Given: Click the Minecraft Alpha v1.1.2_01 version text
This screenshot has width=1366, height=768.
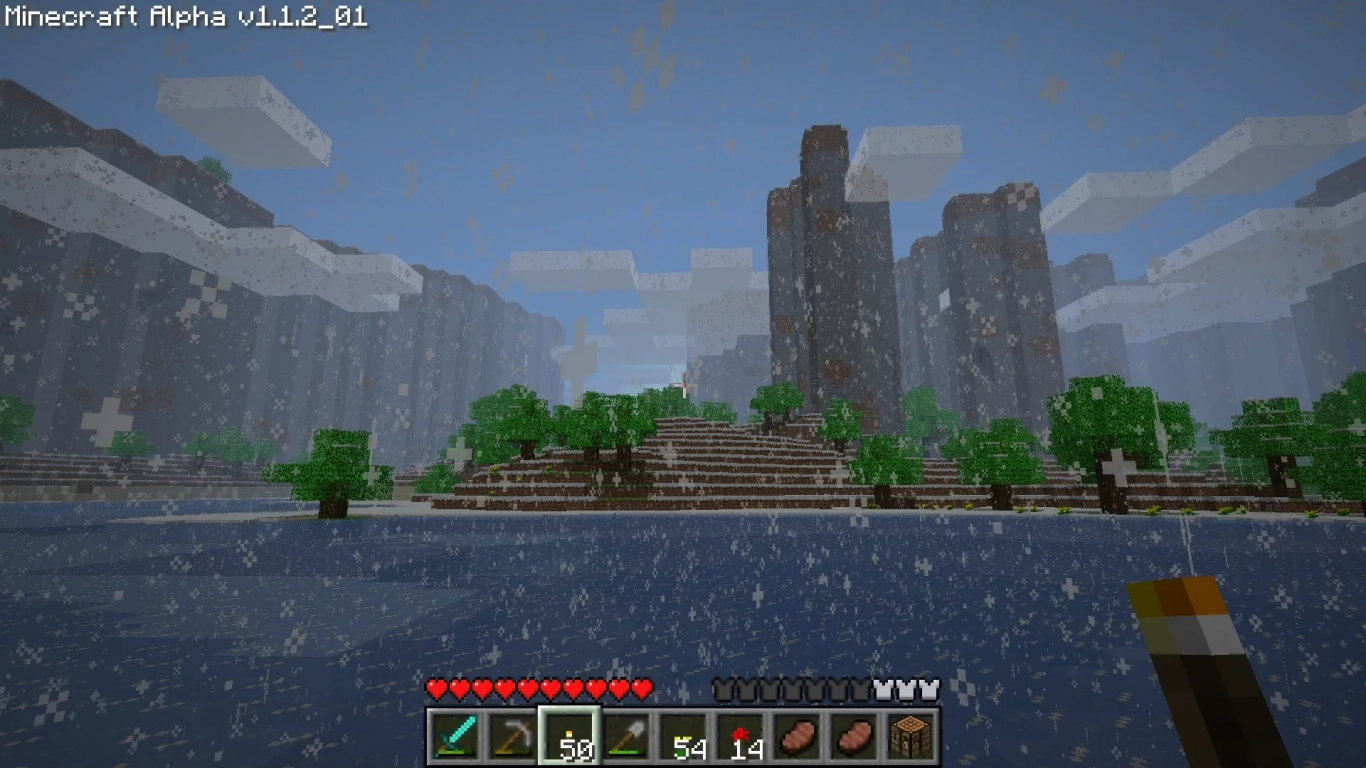Looking at the screenshot, I should (x=185, y=16).
